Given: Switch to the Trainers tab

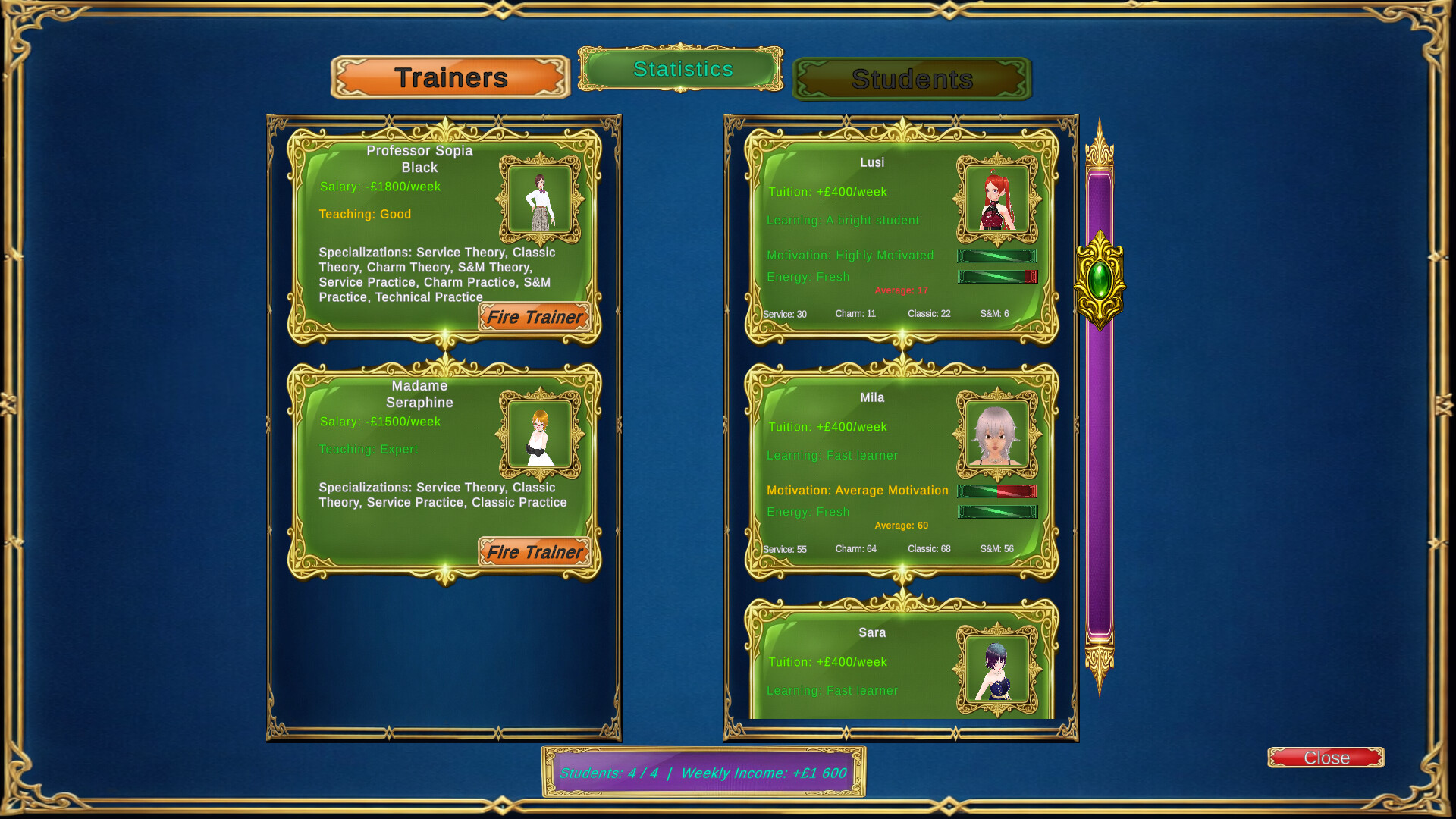Looking at the screenshot, I should coord(450,77).
